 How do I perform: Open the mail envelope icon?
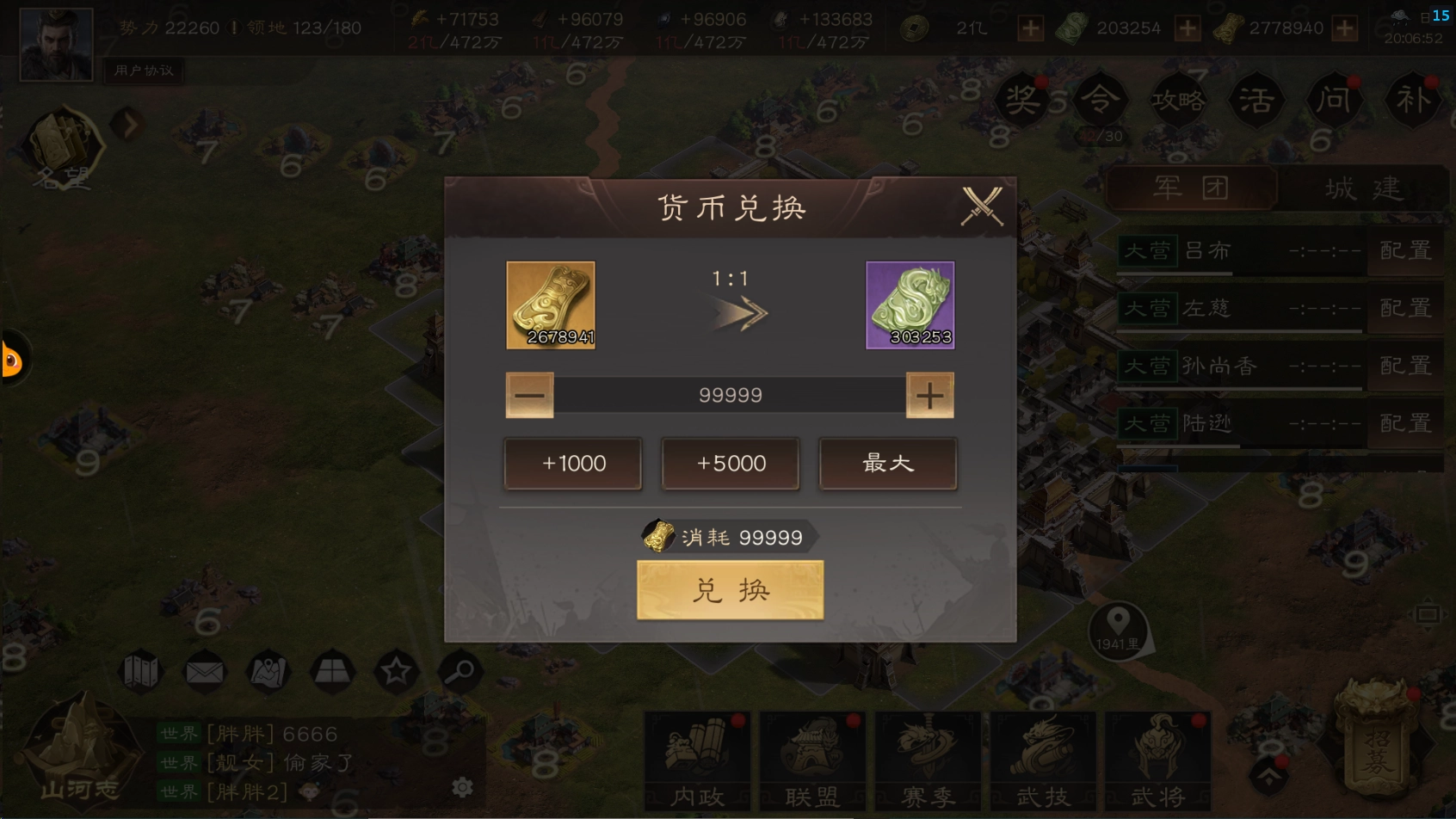[204, 672]
